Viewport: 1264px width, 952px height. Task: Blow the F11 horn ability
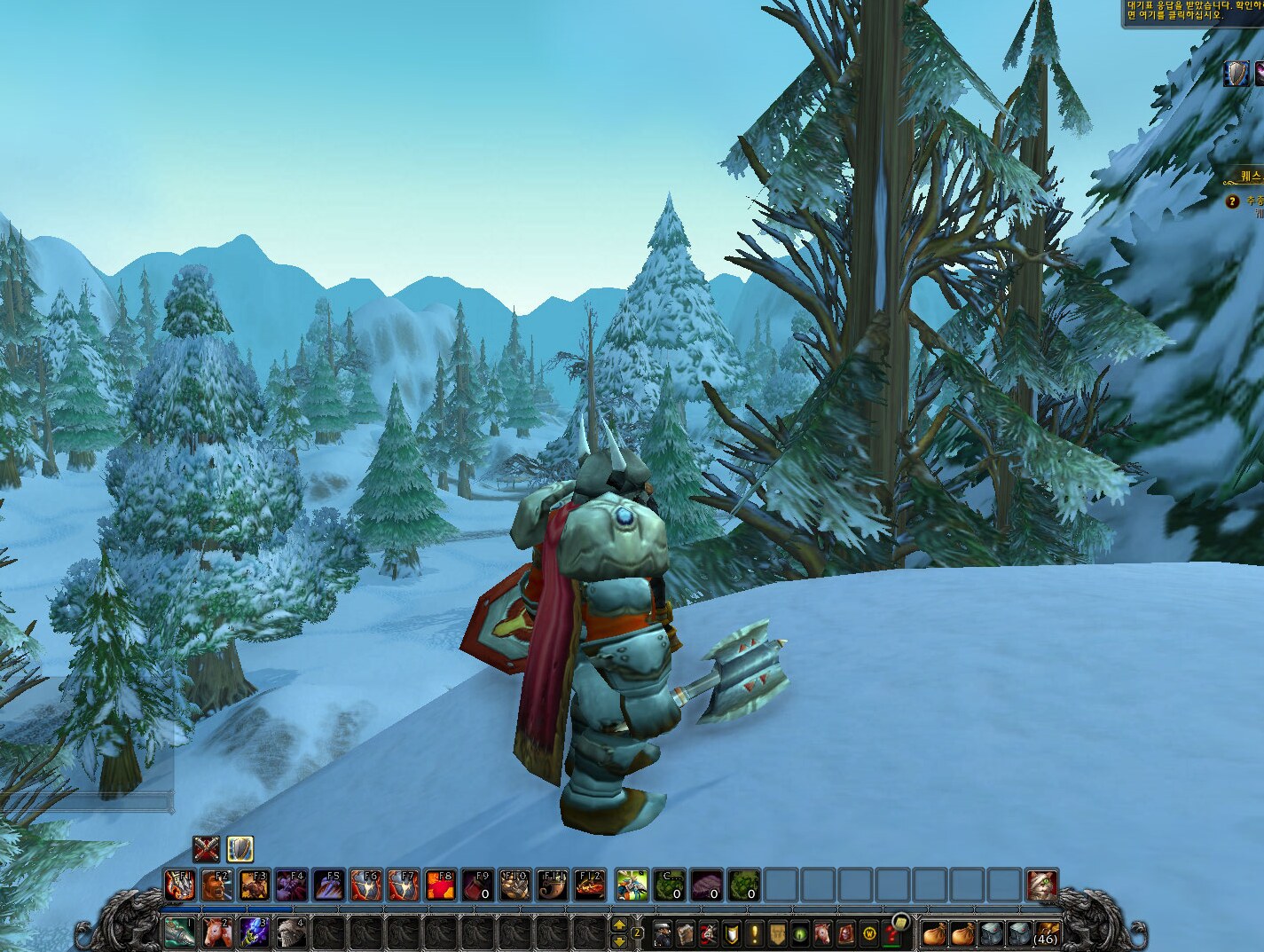(x=552, y=885)
